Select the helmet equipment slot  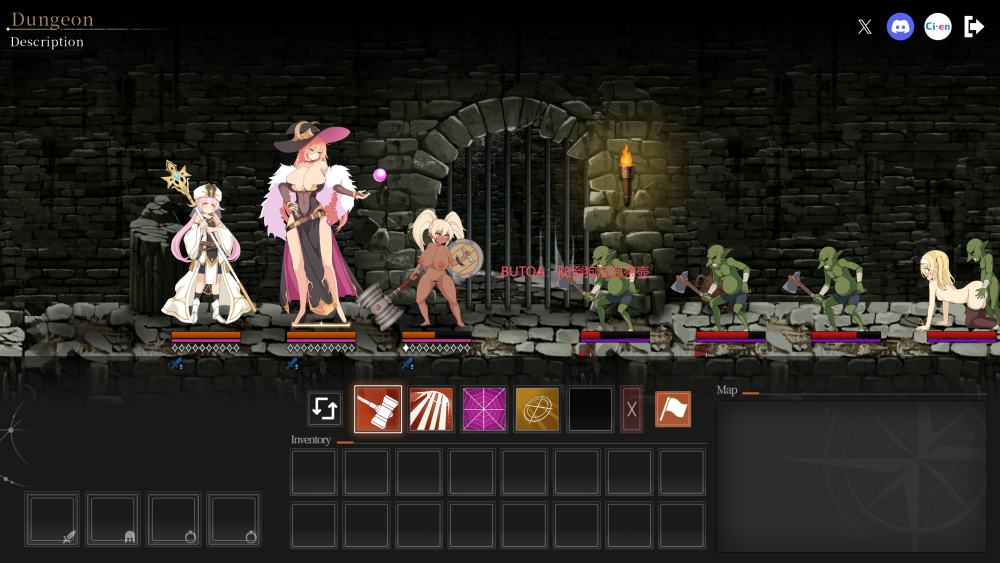pyautogui.click(x=112, y=519)
